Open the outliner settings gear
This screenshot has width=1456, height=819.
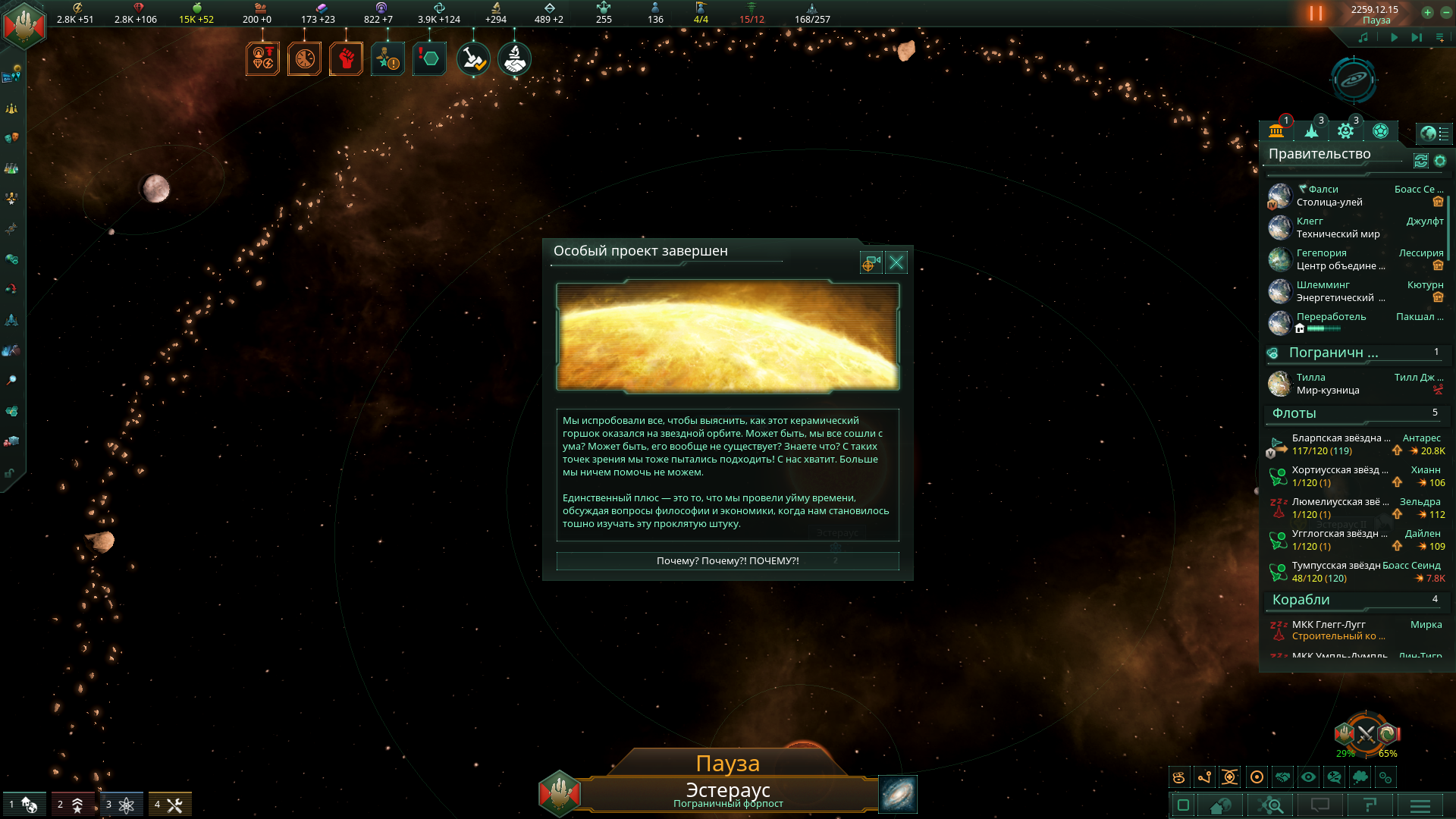[x=1440, y=161]
